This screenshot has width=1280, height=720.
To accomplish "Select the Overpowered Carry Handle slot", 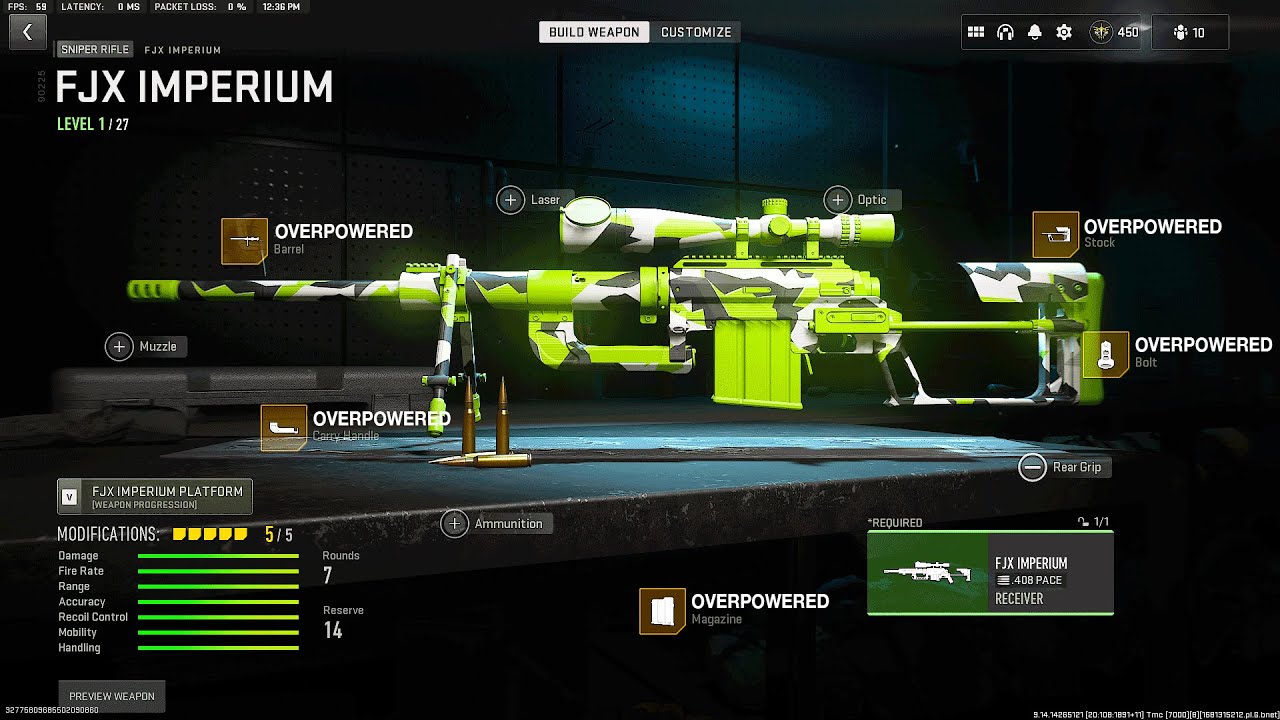I will pyautogui.click(x=283, y=427).
